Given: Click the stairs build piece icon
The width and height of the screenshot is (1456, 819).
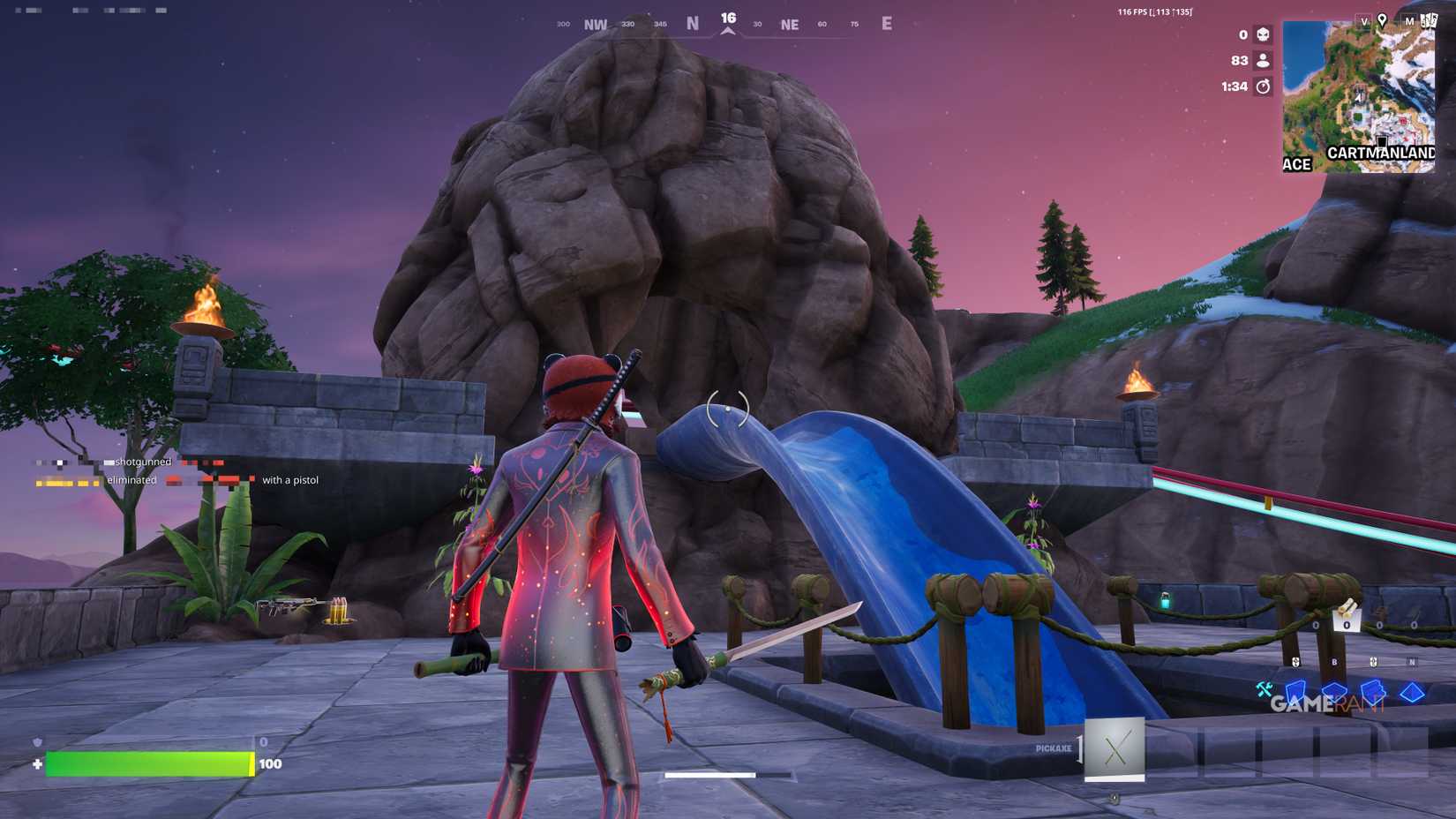Looking at the screenshot, I should [1373, 689].
